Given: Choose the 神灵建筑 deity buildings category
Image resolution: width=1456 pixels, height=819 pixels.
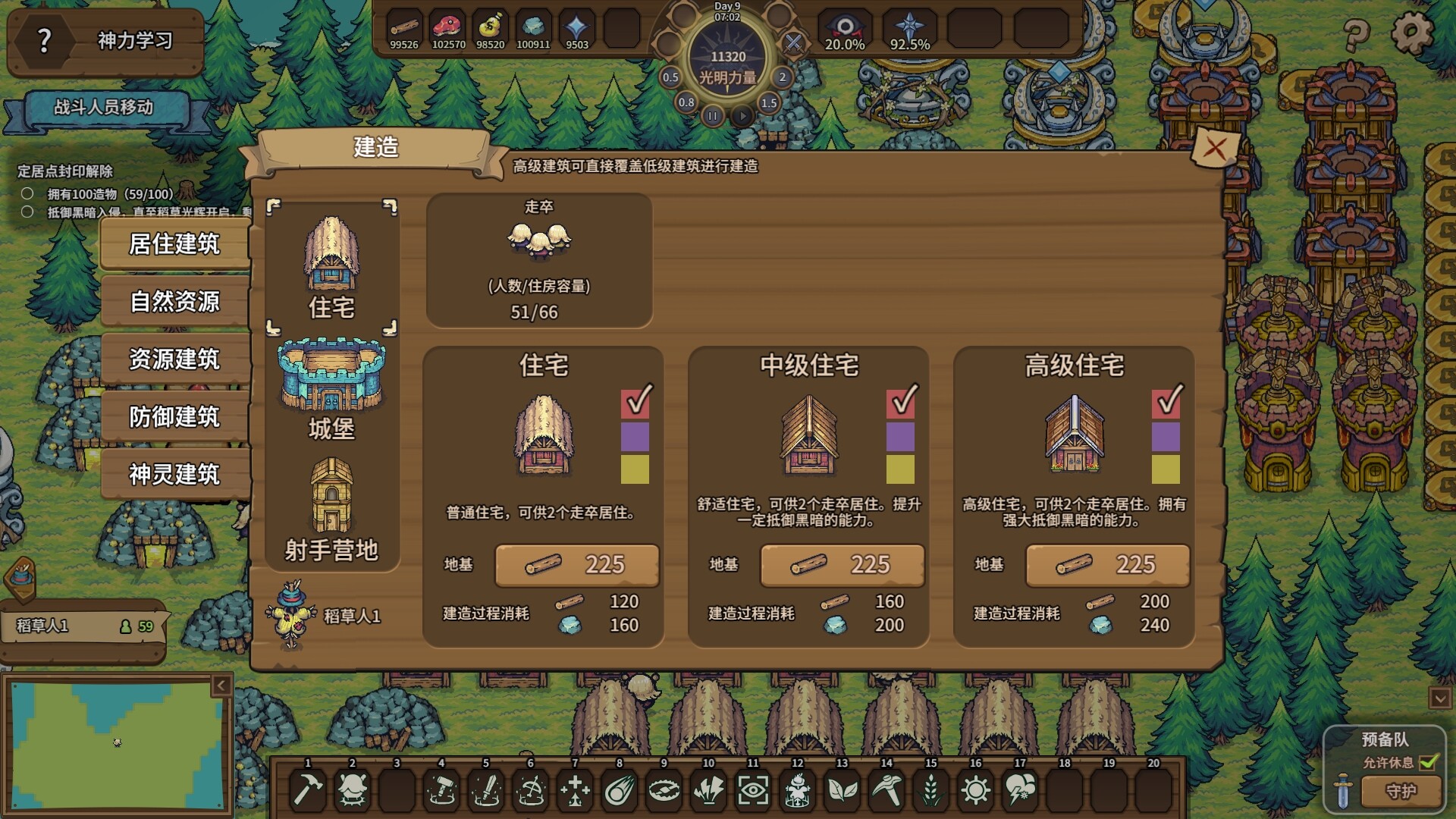Looking at the screenshot, I should coord(174,475).
